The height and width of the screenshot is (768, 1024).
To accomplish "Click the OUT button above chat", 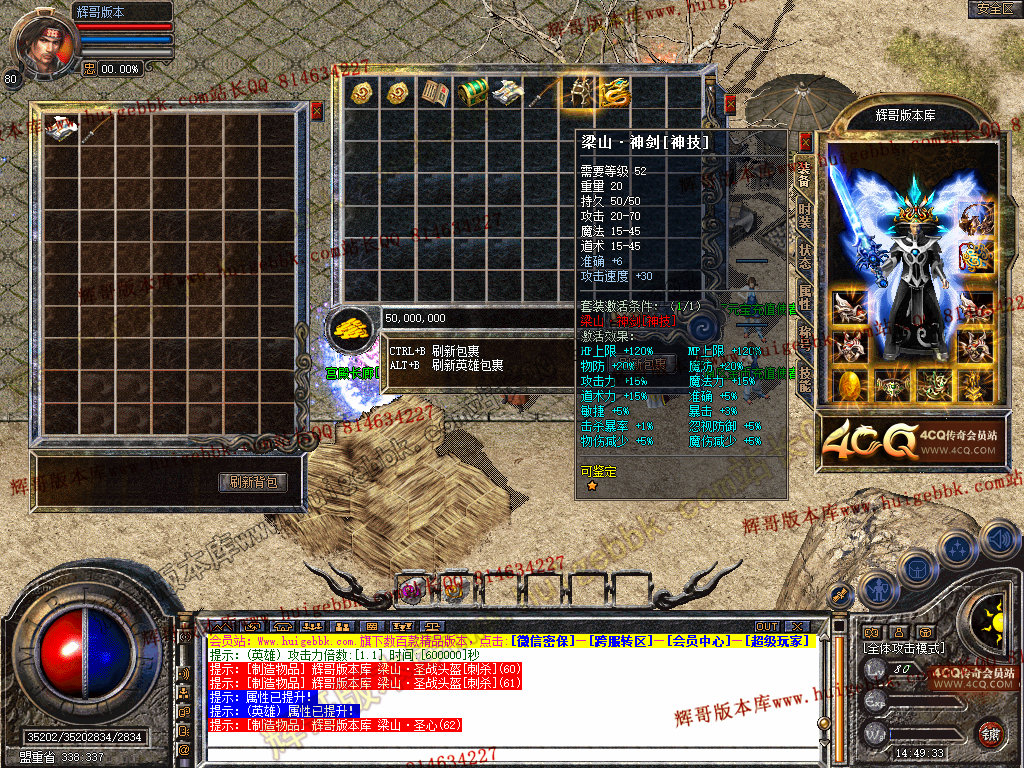I will tap(766, 627).
